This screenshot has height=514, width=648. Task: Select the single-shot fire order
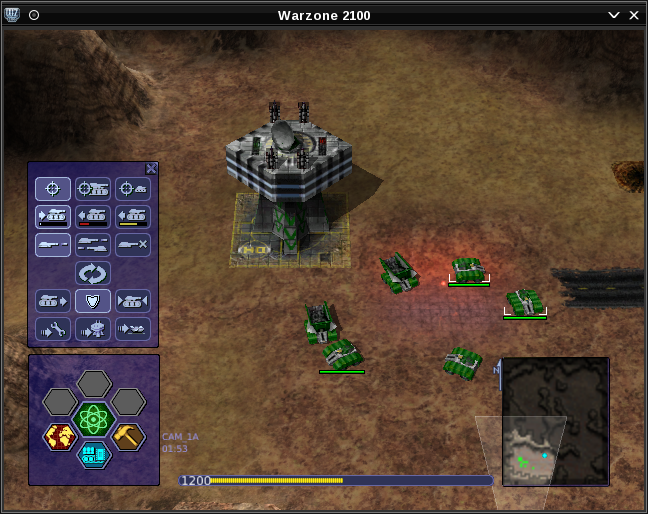point(53,245)
